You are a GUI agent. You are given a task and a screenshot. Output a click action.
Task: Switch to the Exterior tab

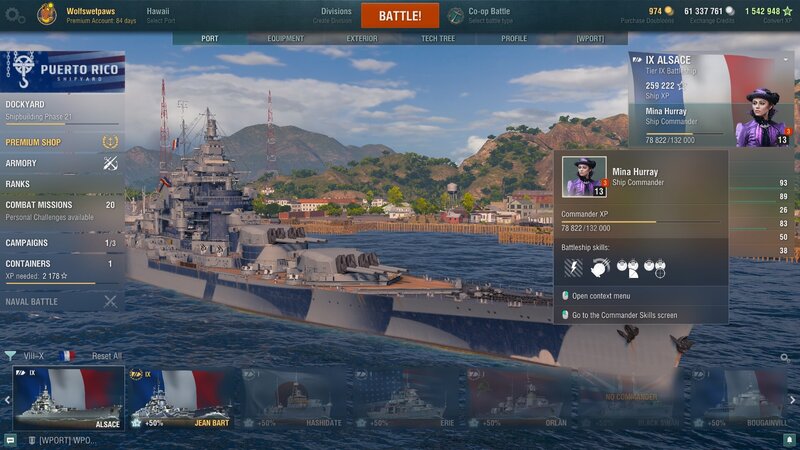click(362, 39)
